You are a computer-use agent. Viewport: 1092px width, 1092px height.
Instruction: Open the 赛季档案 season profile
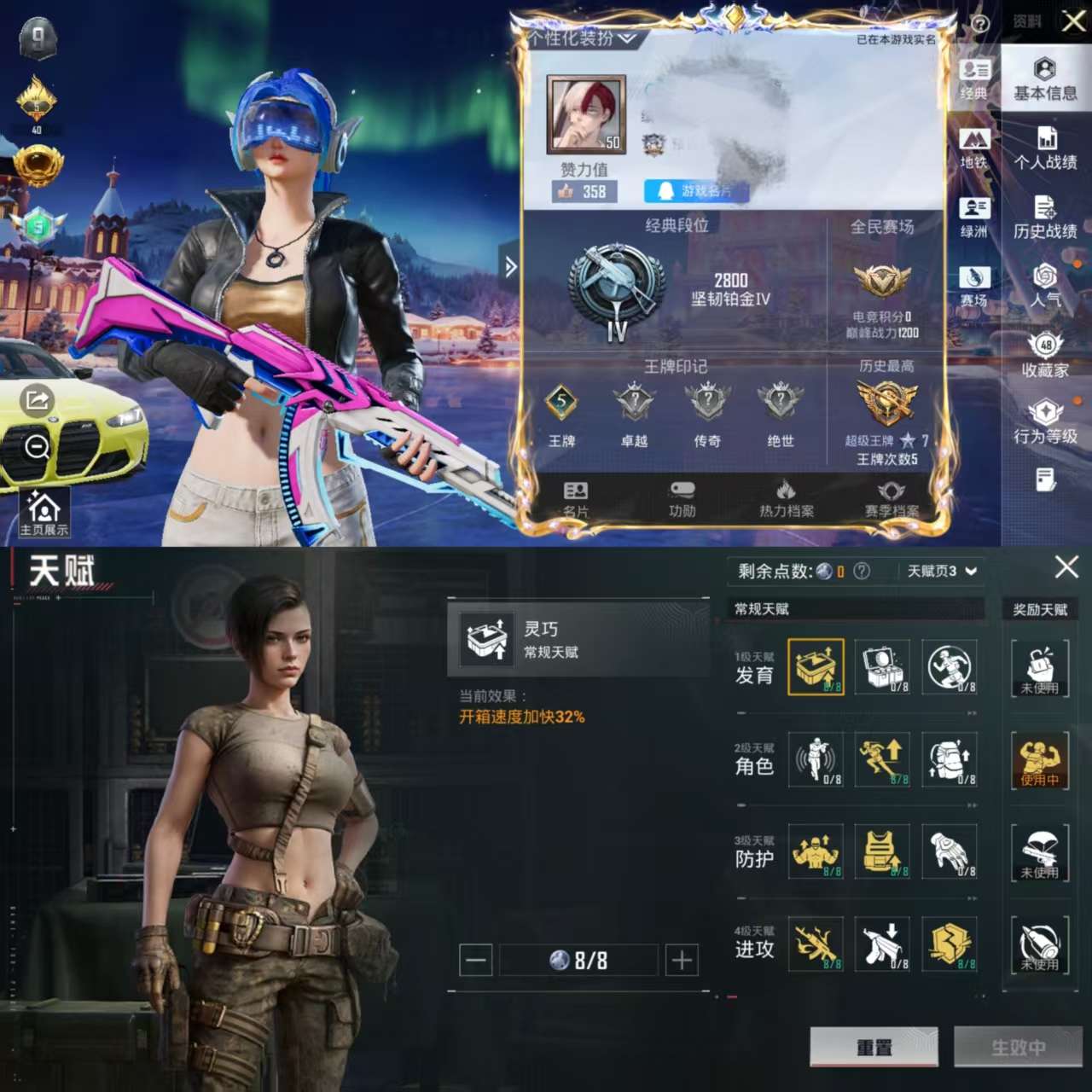(x=892, y=499)
